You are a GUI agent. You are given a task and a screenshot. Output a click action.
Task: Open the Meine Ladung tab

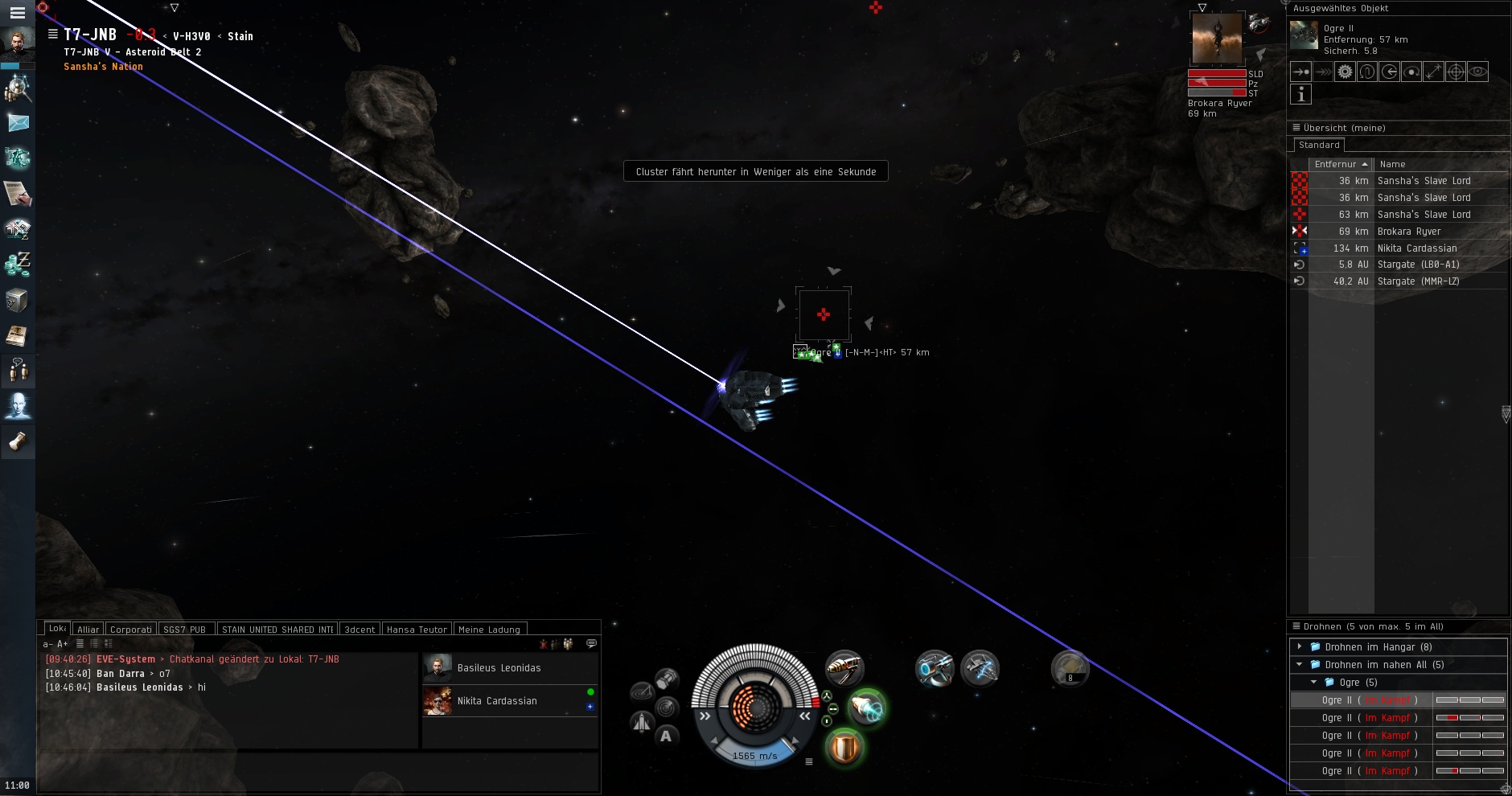pyautogui.click(x=489, y=630)
